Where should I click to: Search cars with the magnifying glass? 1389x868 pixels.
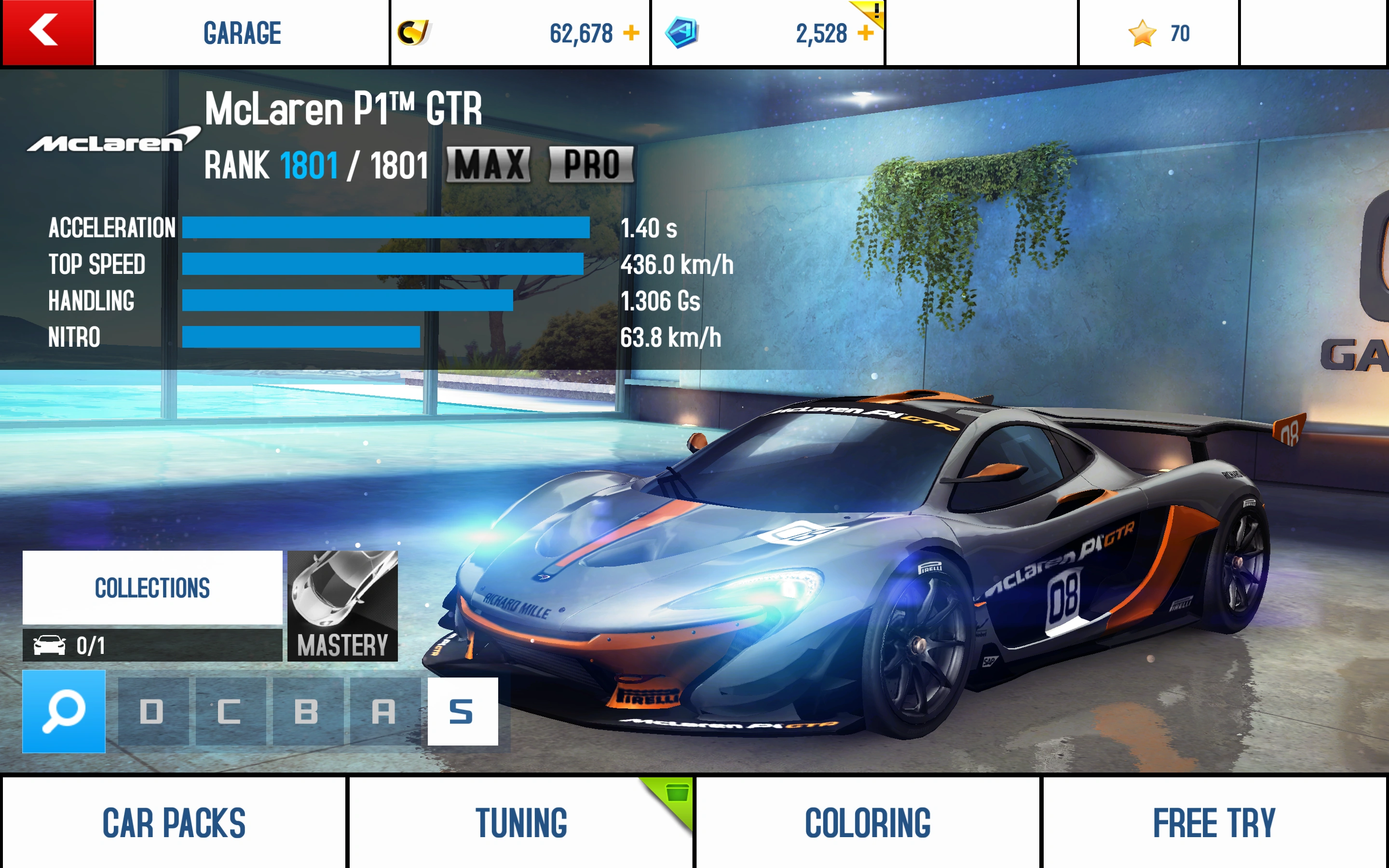[x=64, y=711]
